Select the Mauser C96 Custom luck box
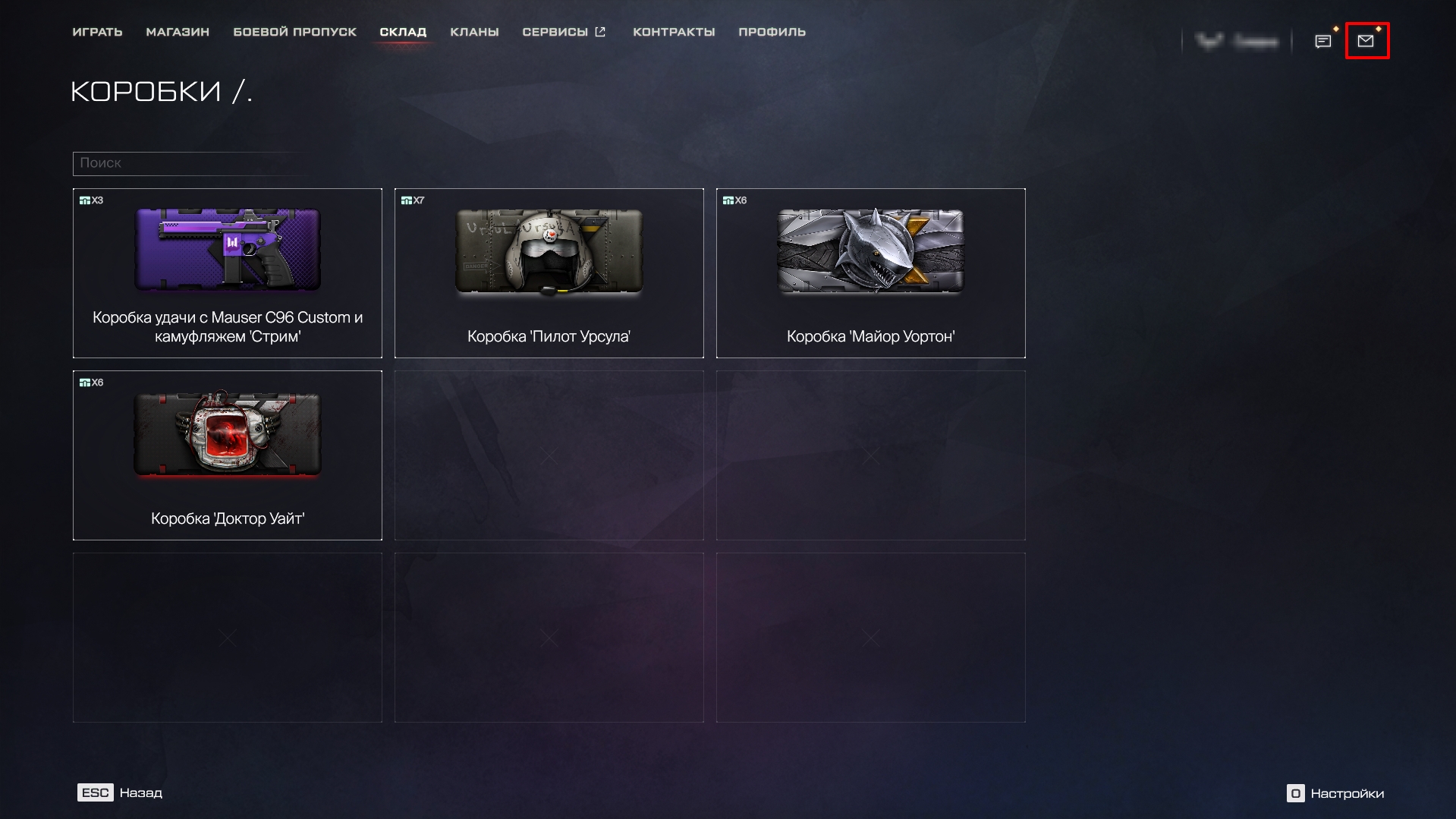 [228, 273]
